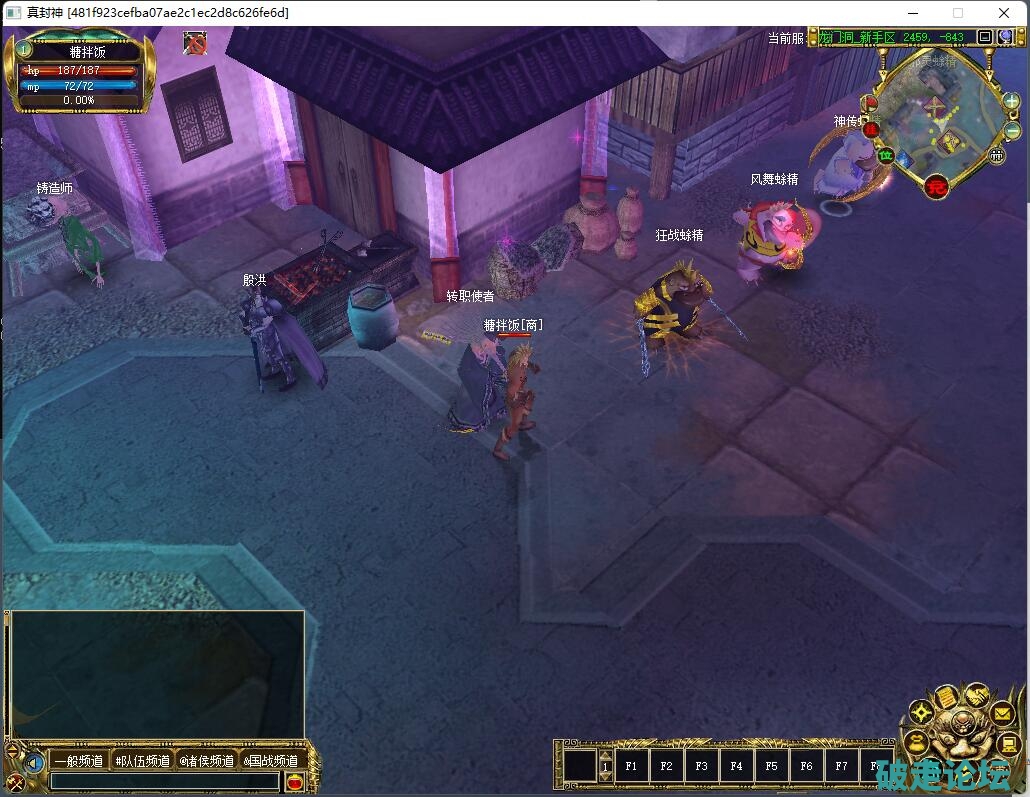Open the mail envelope icon
This screenshot has height=797, width=1030.
(x=1002, y=714)
